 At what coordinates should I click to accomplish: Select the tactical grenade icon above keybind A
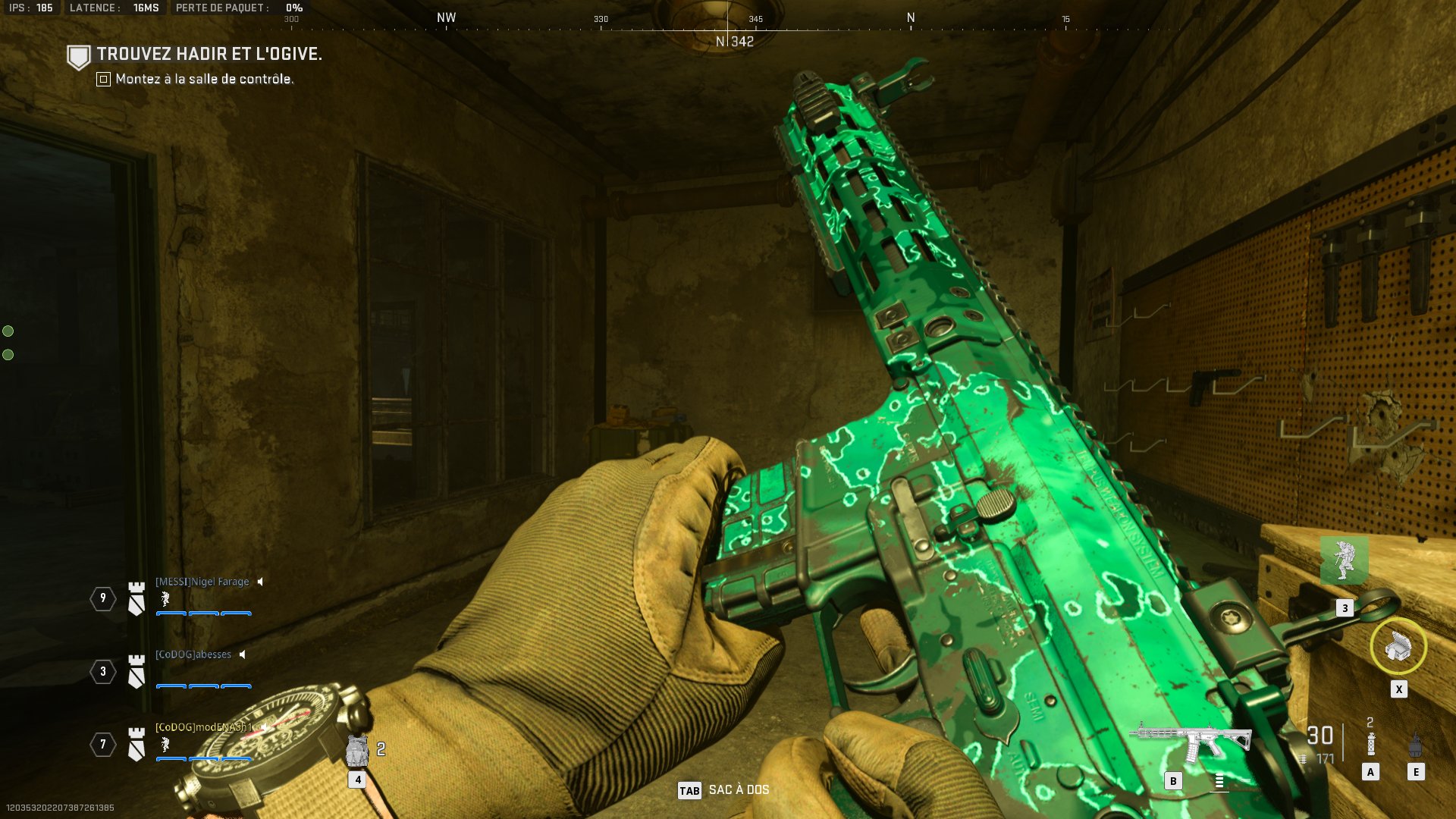(x=1370, y=745)
